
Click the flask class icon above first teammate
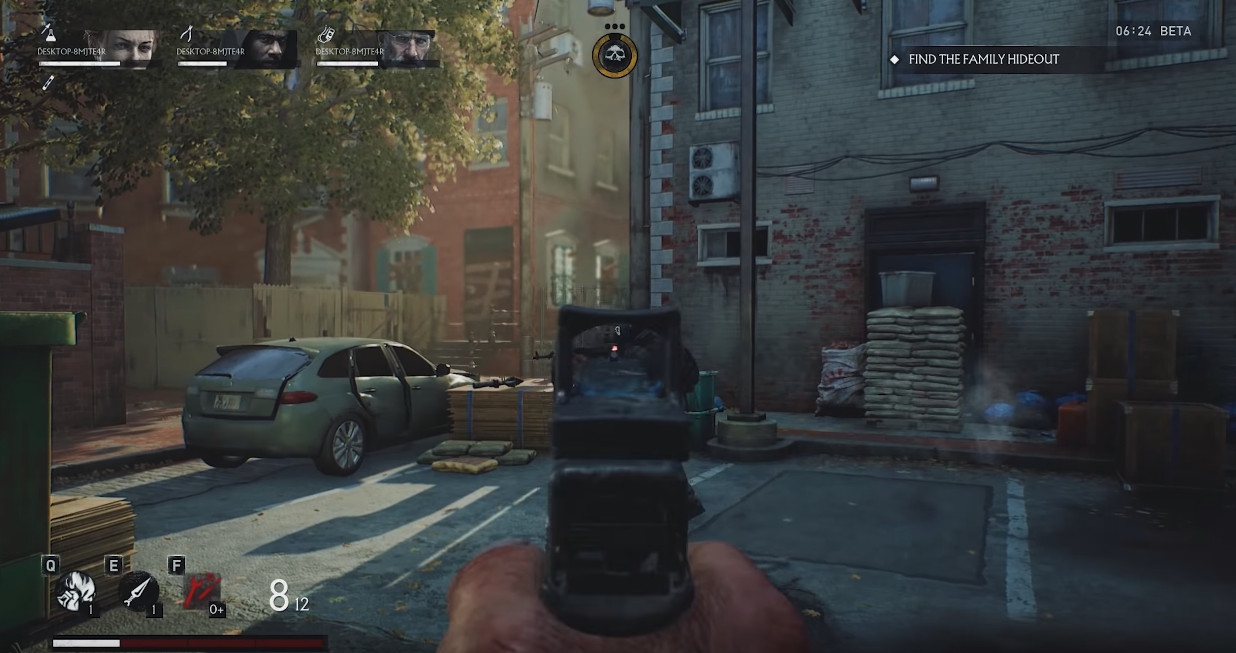point(46,35)
